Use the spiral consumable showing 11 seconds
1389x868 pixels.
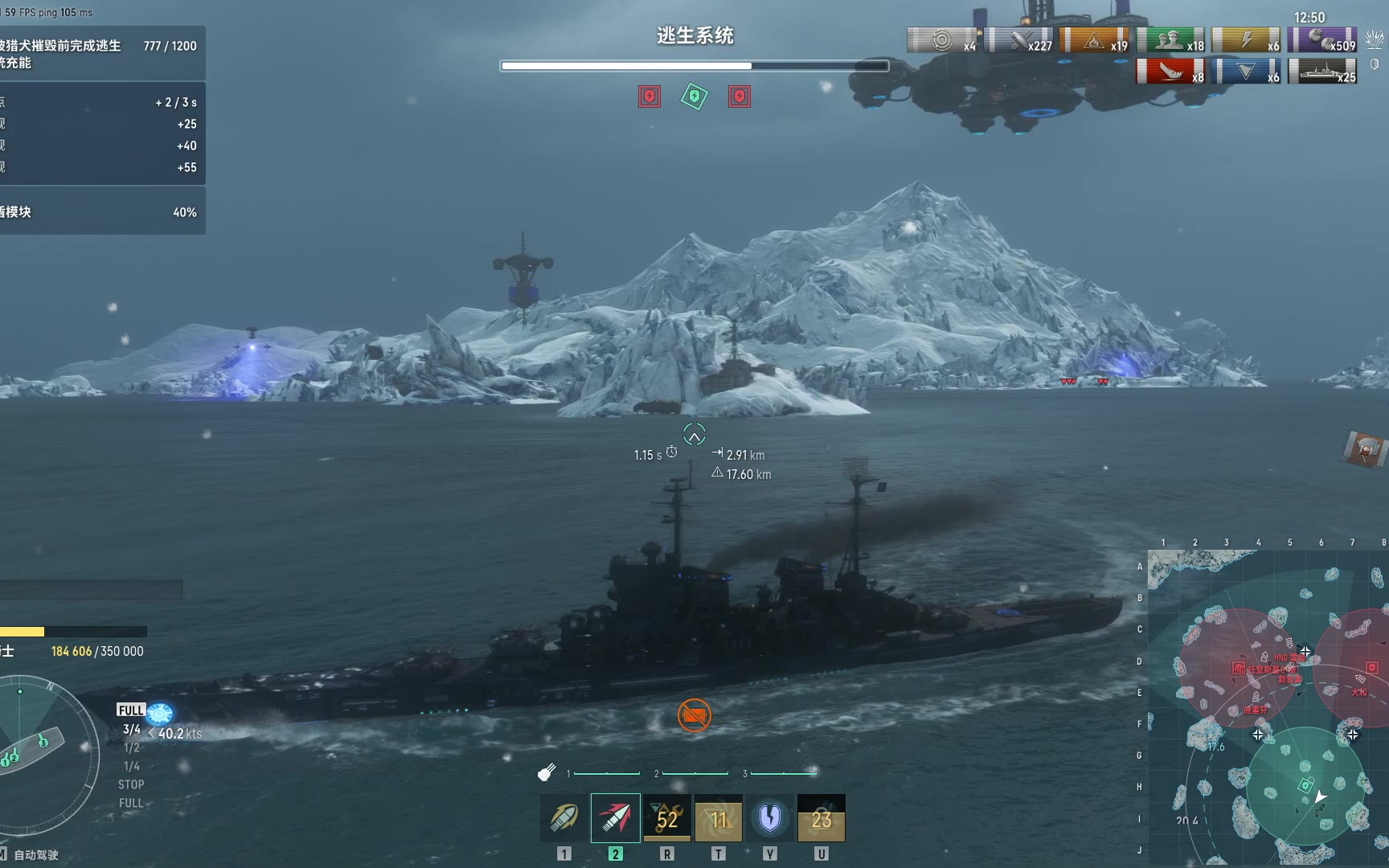tap(719, 818)
